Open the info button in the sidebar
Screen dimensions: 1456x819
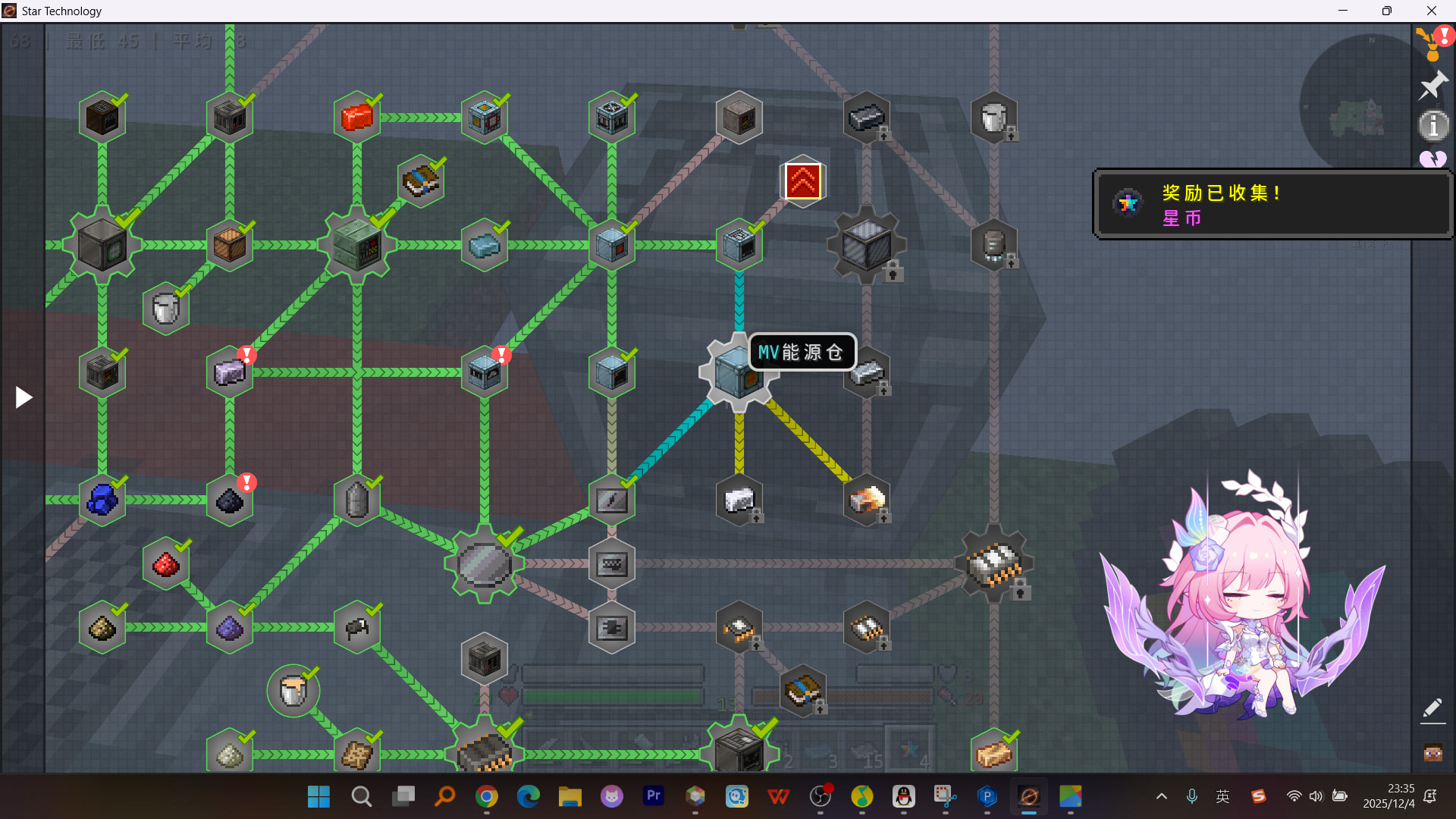coord(1432,126)
